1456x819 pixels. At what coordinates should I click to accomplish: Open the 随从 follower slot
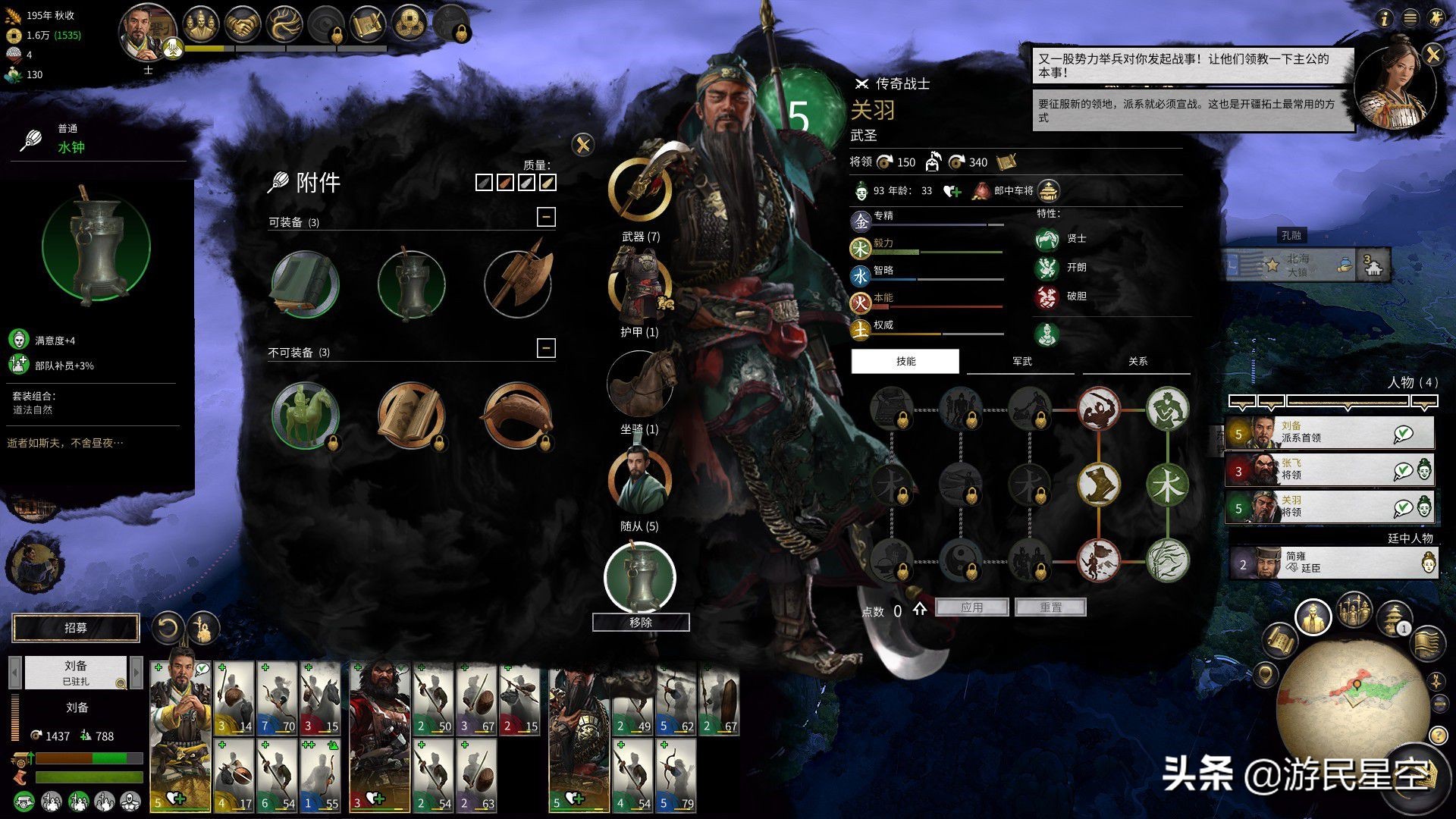click(x=640, y=481)
